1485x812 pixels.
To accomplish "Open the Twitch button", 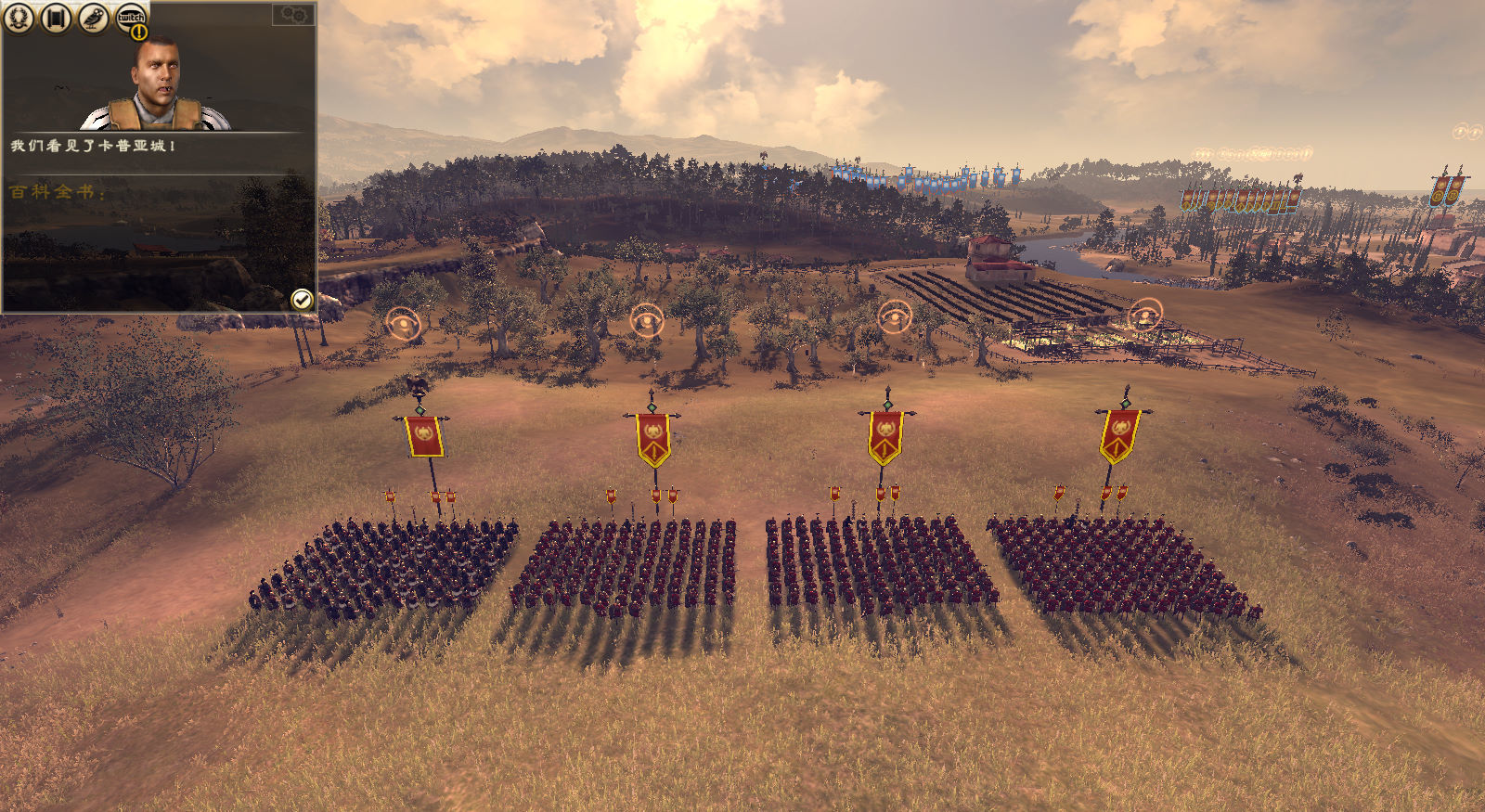I will (130, 17).
